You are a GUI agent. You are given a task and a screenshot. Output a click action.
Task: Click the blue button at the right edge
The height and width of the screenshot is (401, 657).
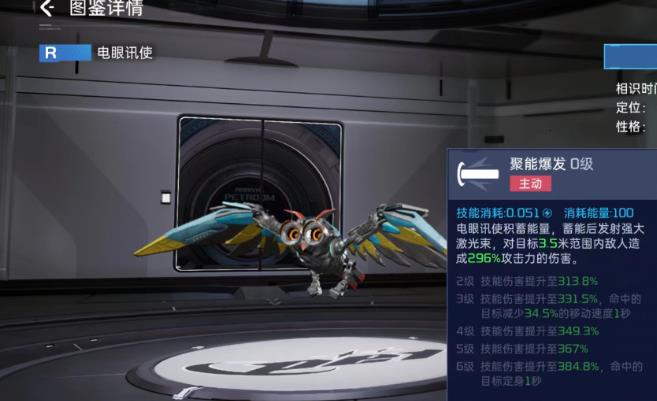(631, 56)
